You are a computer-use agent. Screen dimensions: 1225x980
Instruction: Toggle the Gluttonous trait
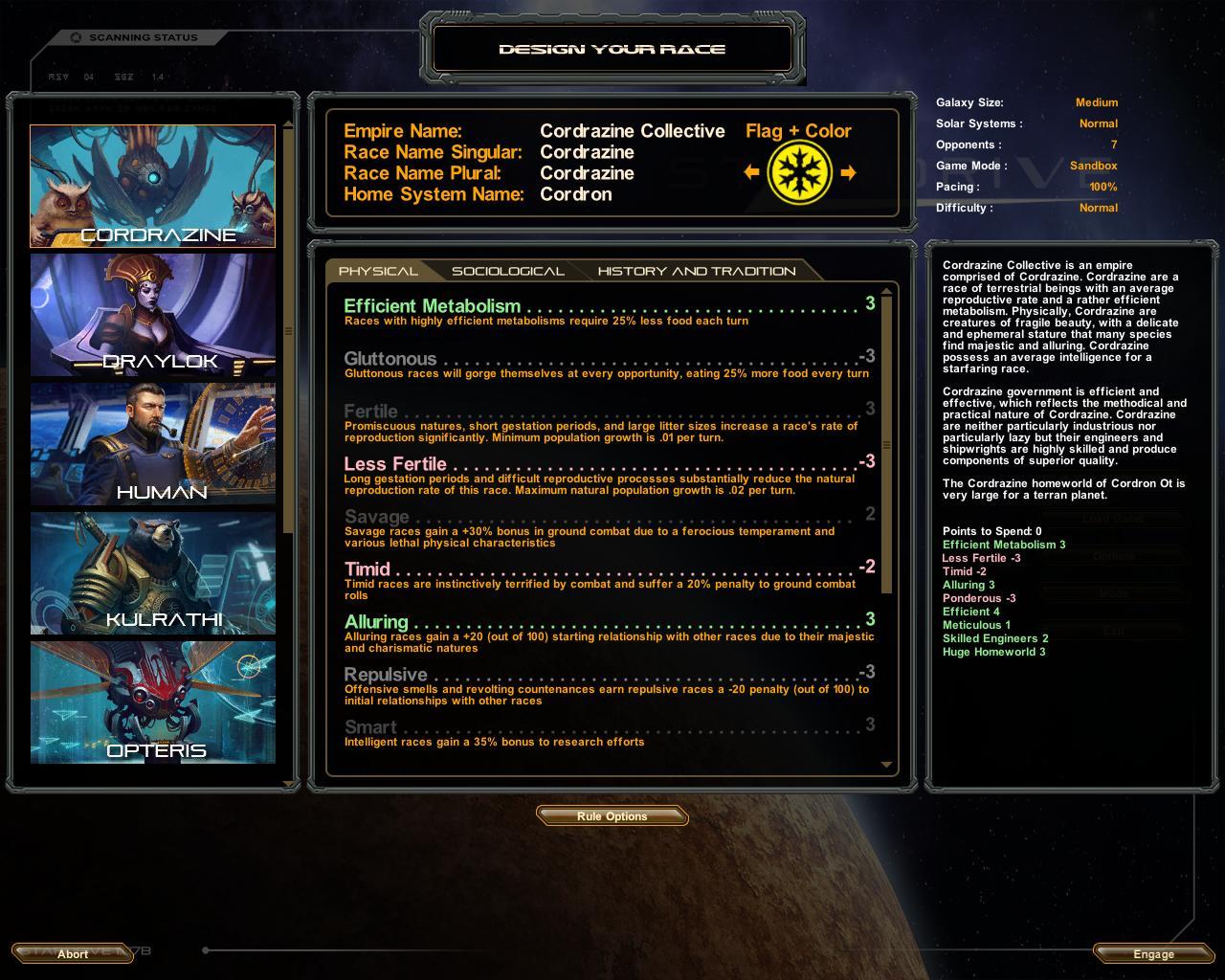point(390,359)
